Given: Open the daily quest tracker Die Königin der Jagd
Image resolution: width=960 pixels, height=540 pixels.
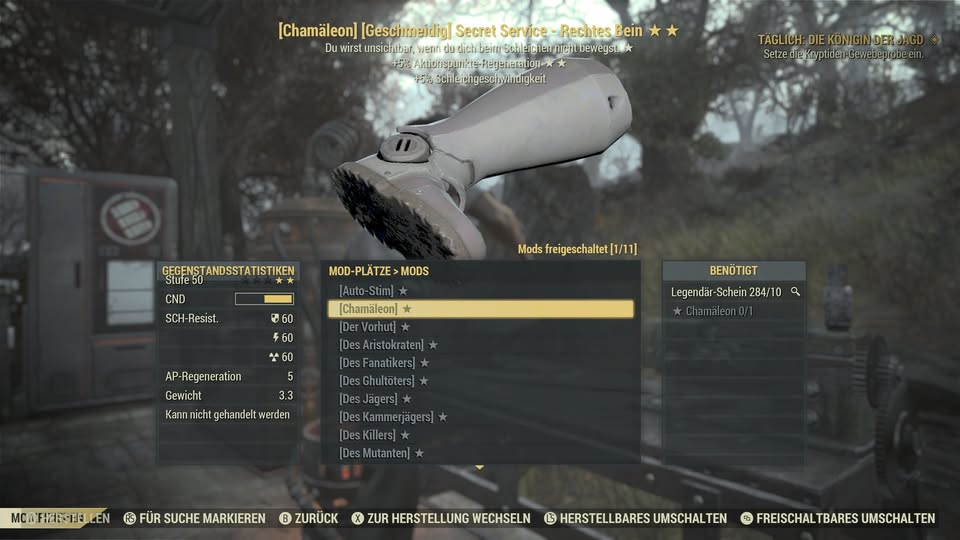Looking at the screenshot, I should pos(848,40).
